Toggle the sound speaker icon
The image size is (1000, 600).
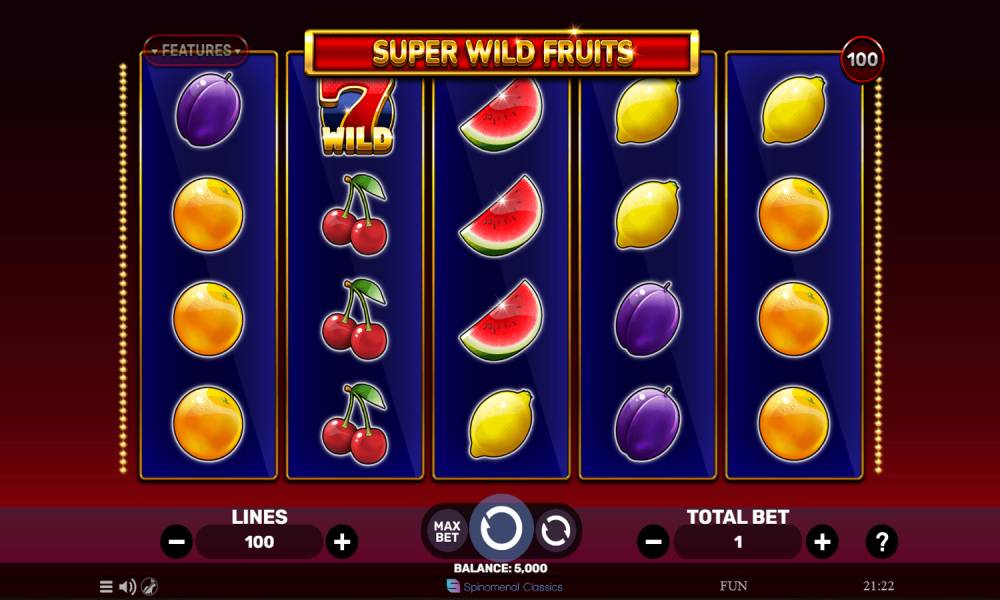point(127,587)
